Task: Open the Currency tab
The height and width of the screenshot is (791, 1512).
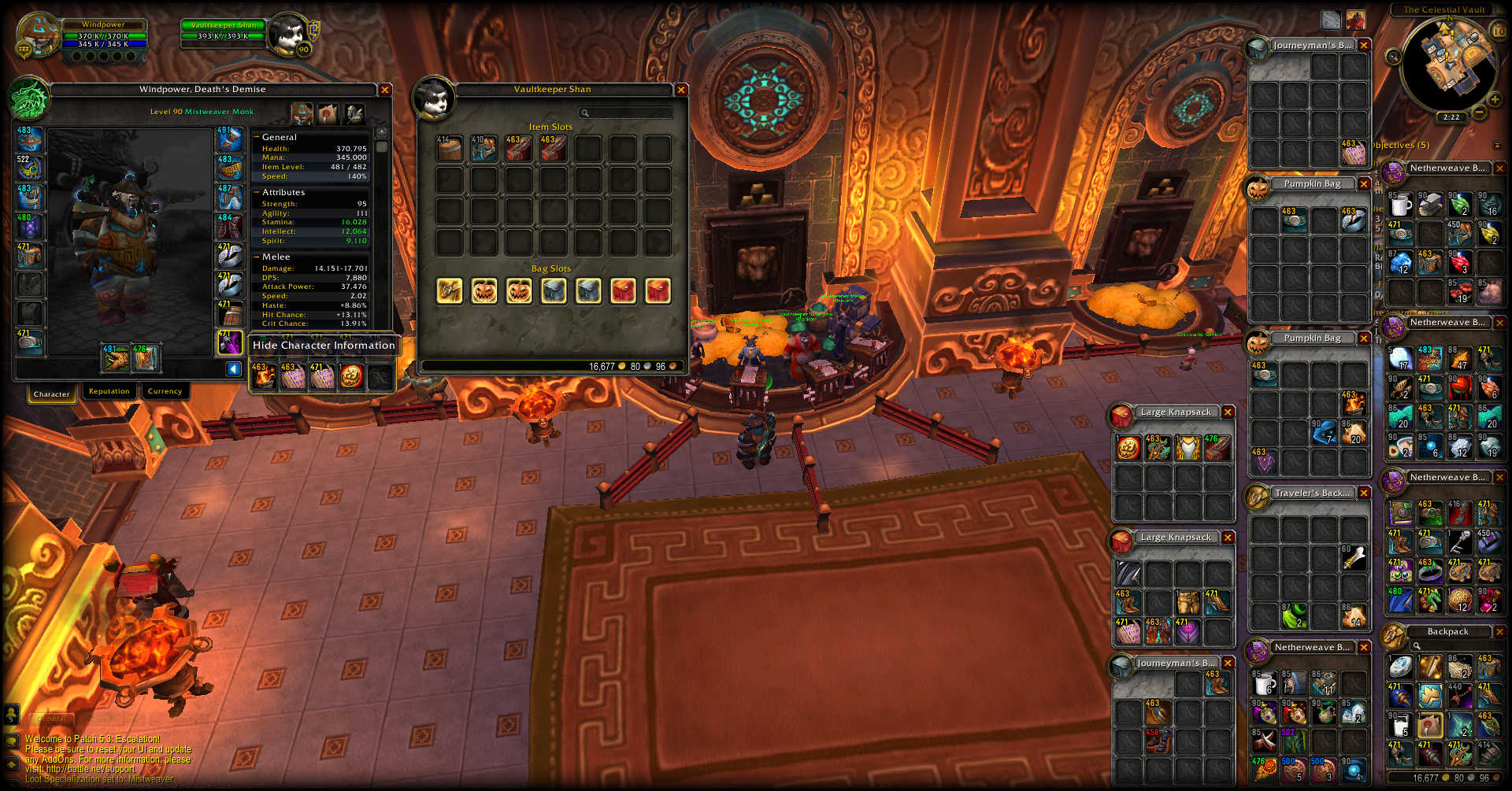Action: tap(165, 391)
